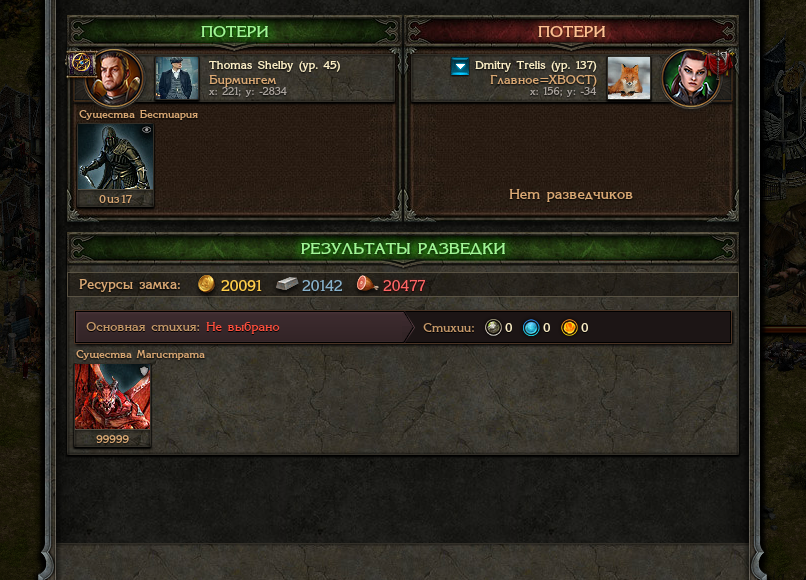Open Dmitry Trelis's player profile link
The width and height of the screenshot is (806, 580).
(535, 65)
